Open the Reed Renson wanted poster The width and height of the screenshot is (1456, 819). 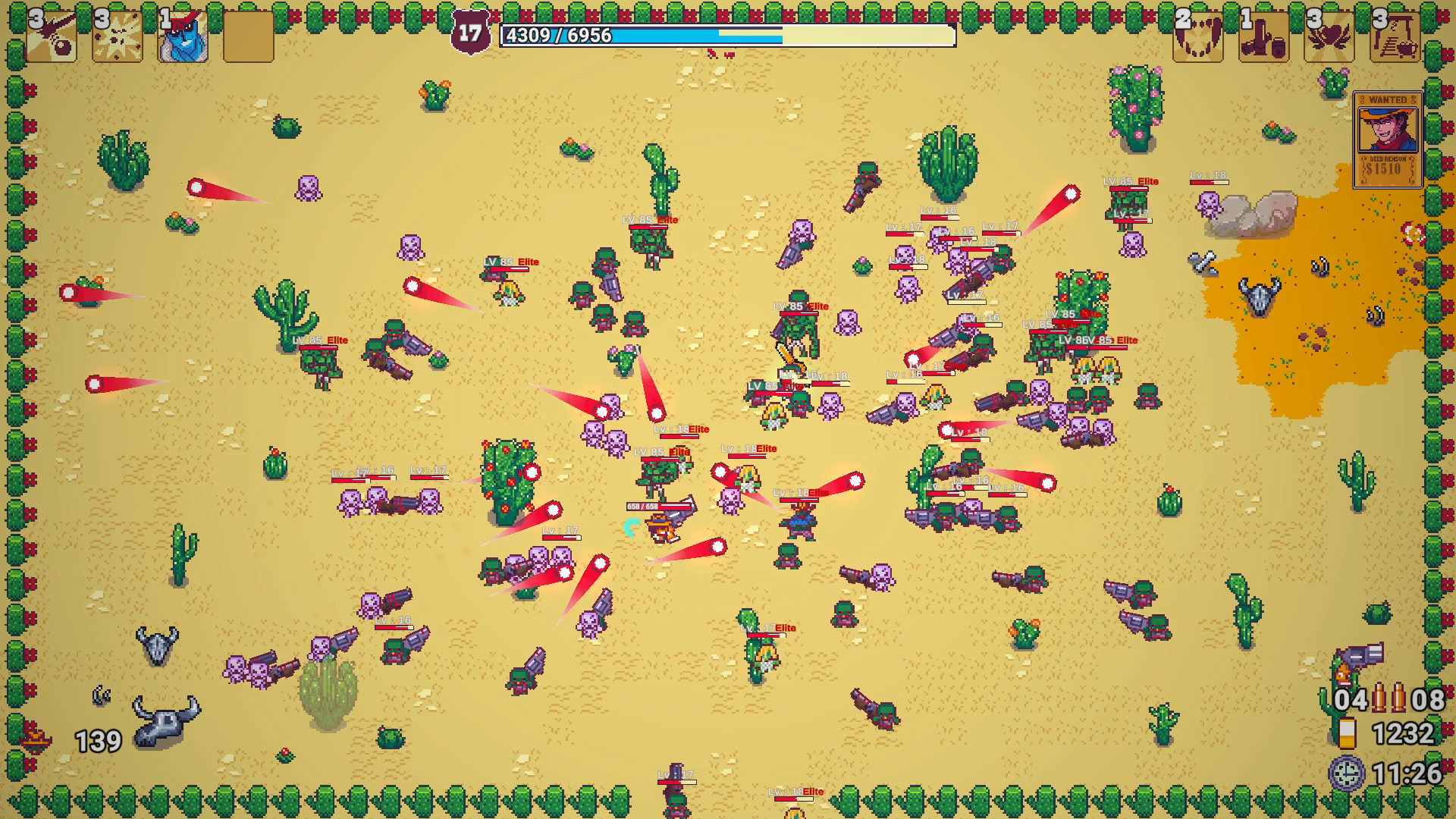pos(1387,130)
